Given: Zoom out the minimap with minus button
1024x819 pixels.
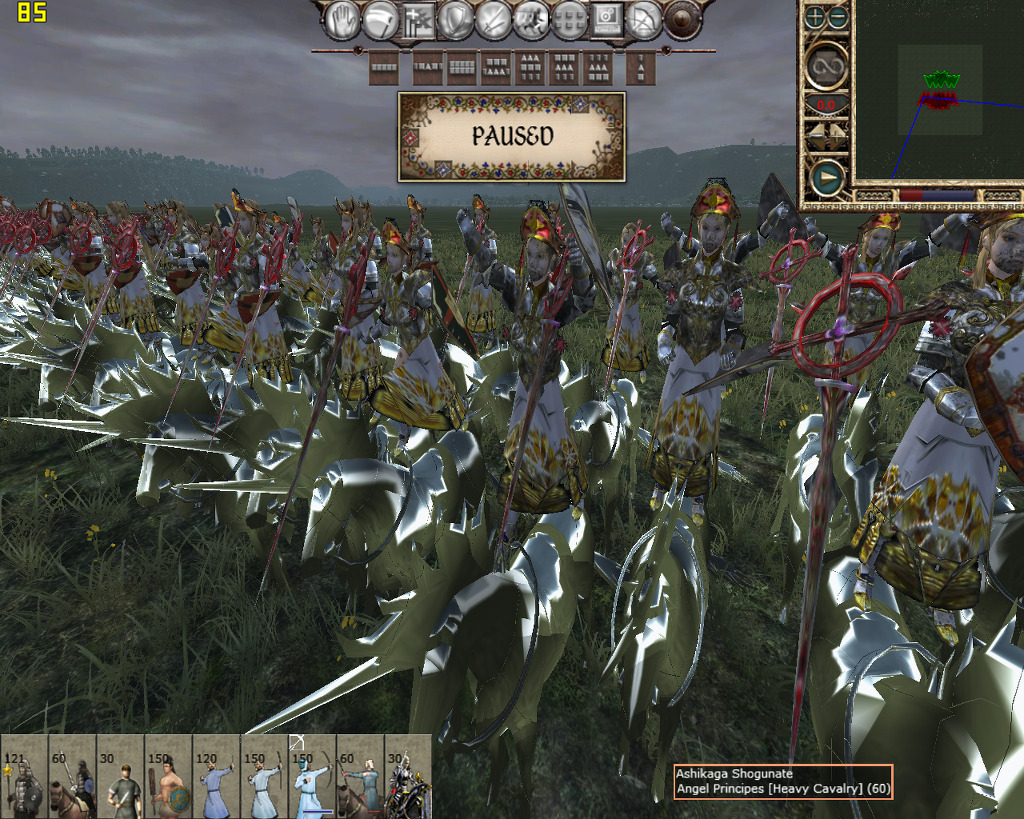Looking at the screenshot, I should tap(837, 17).
